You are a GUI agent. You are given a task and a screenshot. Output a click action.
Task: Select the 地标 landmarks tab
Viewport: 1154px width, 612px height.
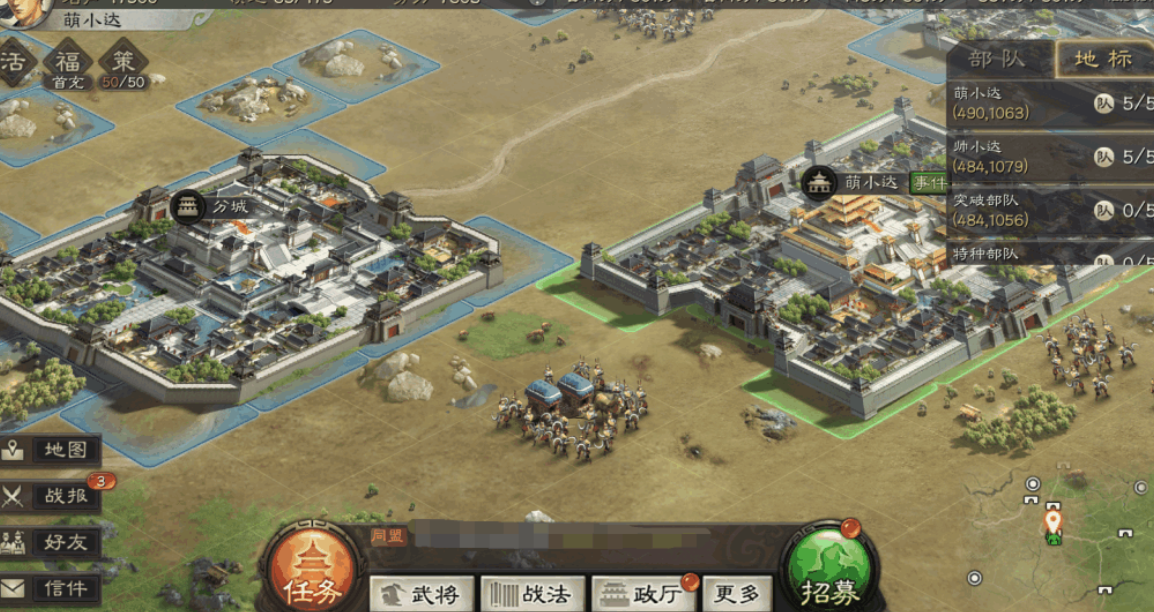(x=1103, y=59)
